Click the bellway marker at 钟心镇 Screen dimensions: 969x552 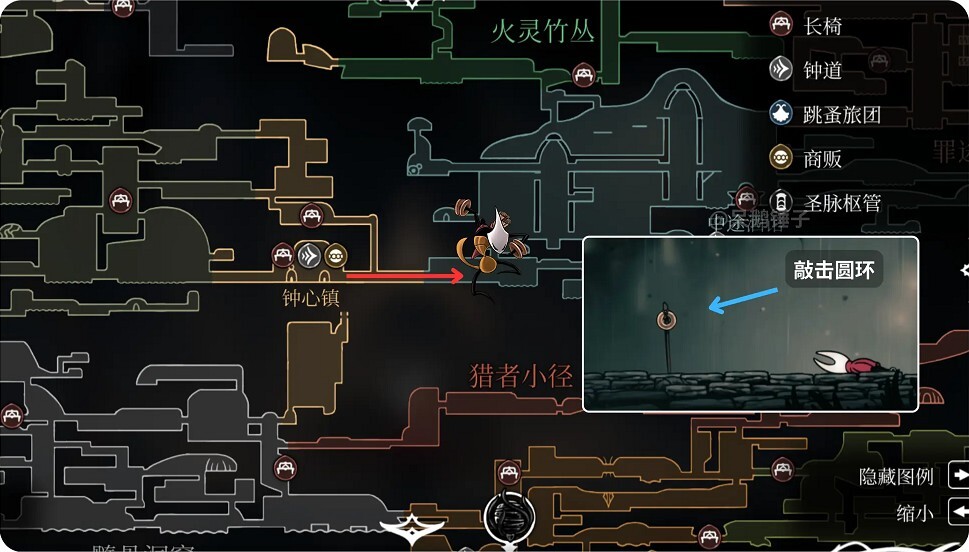coord(311,255)
